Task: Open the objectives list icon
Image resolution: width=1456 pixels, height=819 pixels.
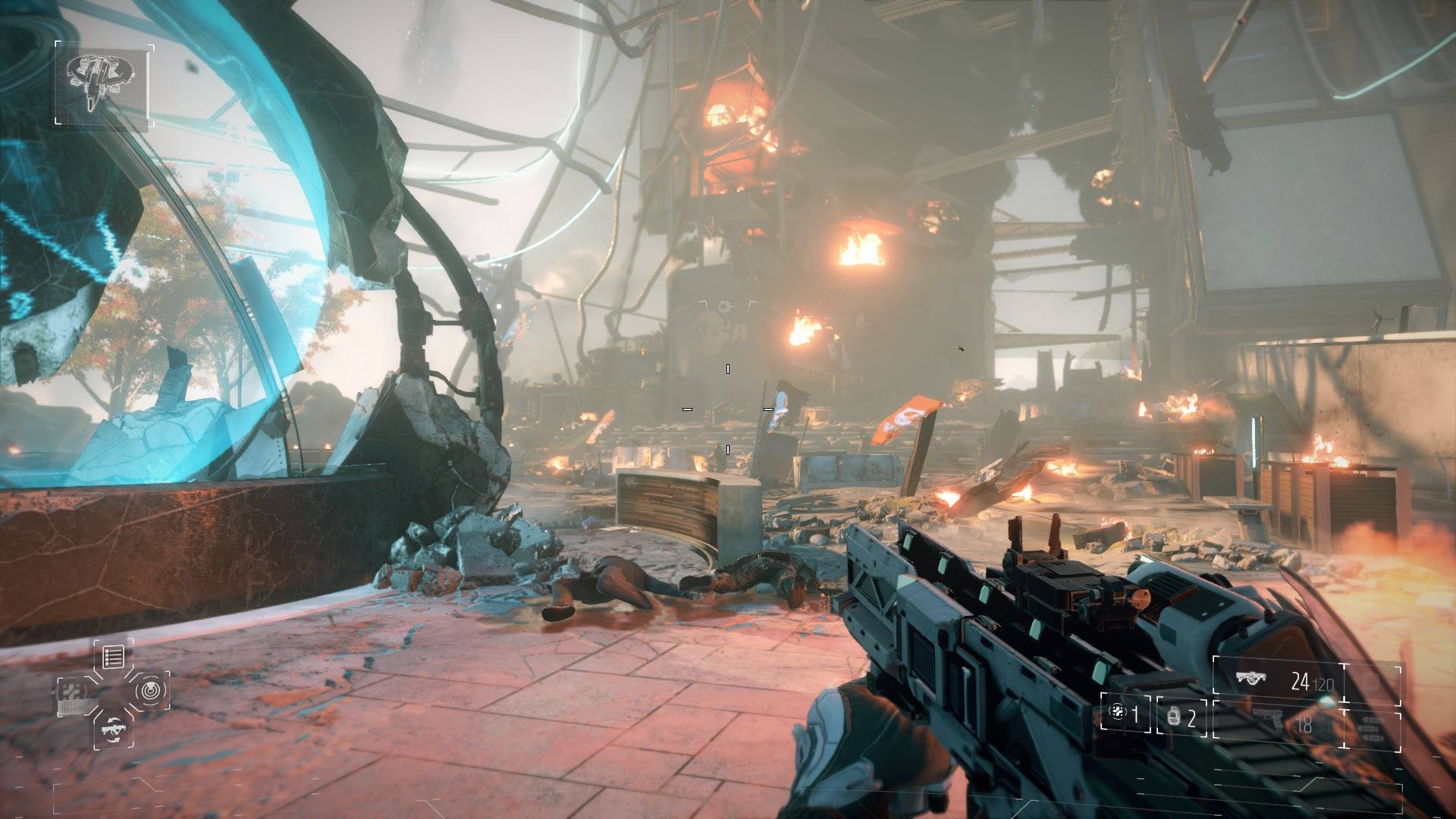Action: point(114,657)
